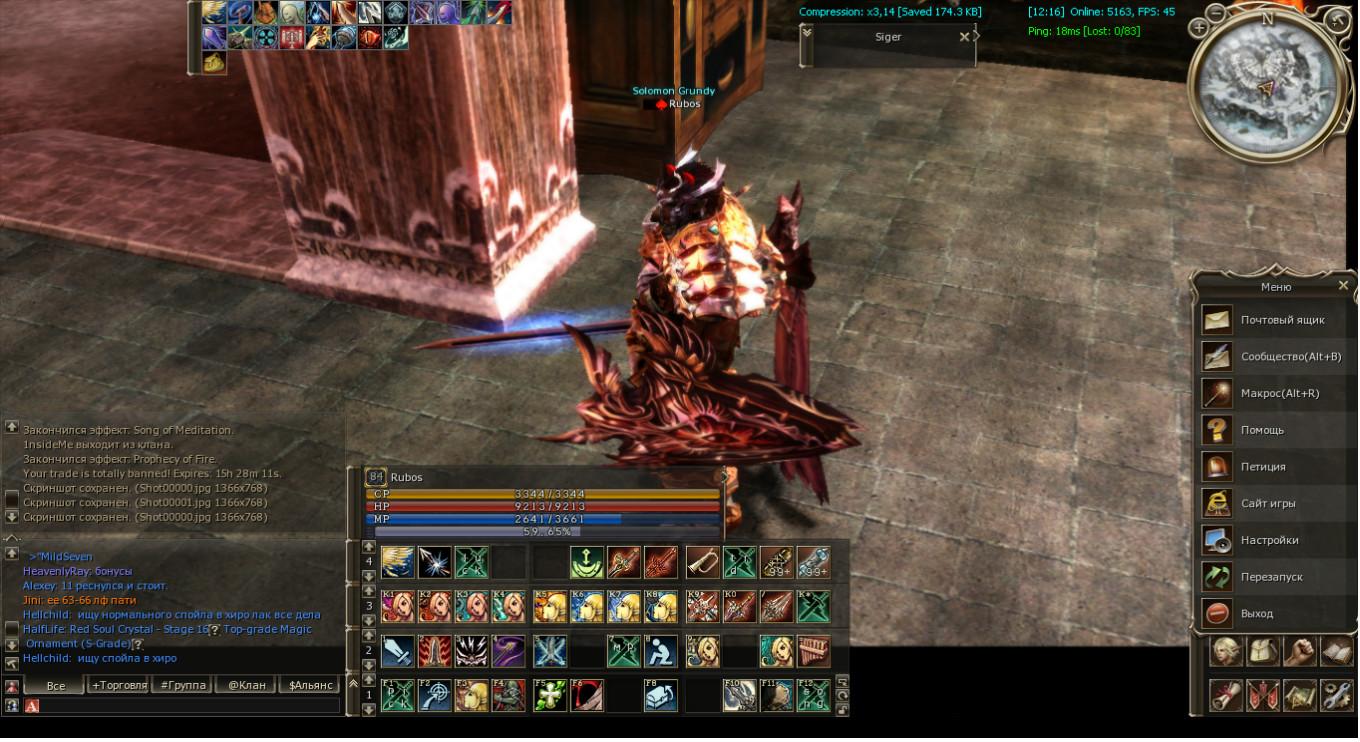Open the map scroll icon
This screenshot has width=1360, height=742.
coord(1300,694)
